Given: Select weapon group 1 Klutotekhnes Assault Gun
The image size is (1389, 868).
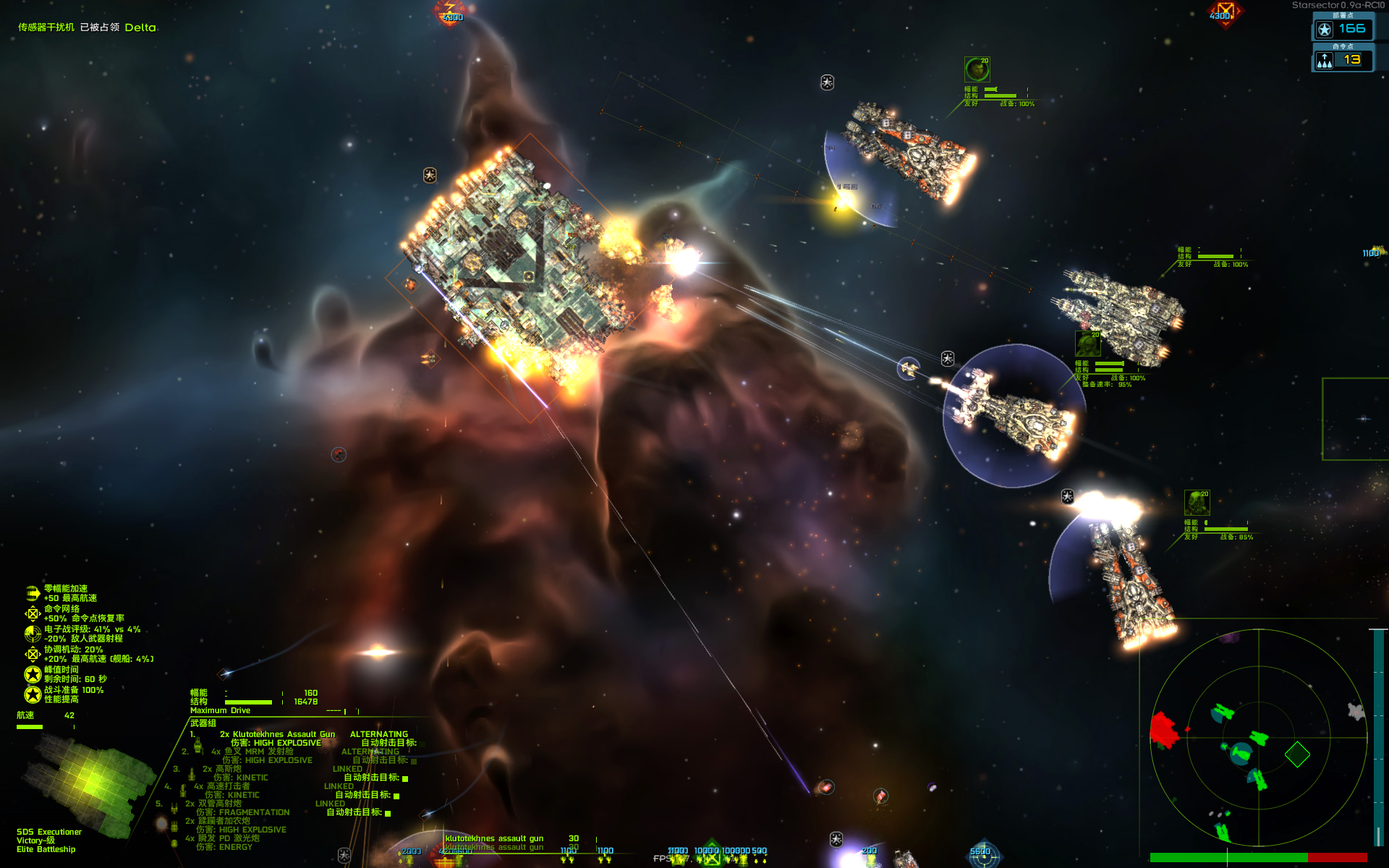Looking at the screenshot, I should [x=277, y=734].
